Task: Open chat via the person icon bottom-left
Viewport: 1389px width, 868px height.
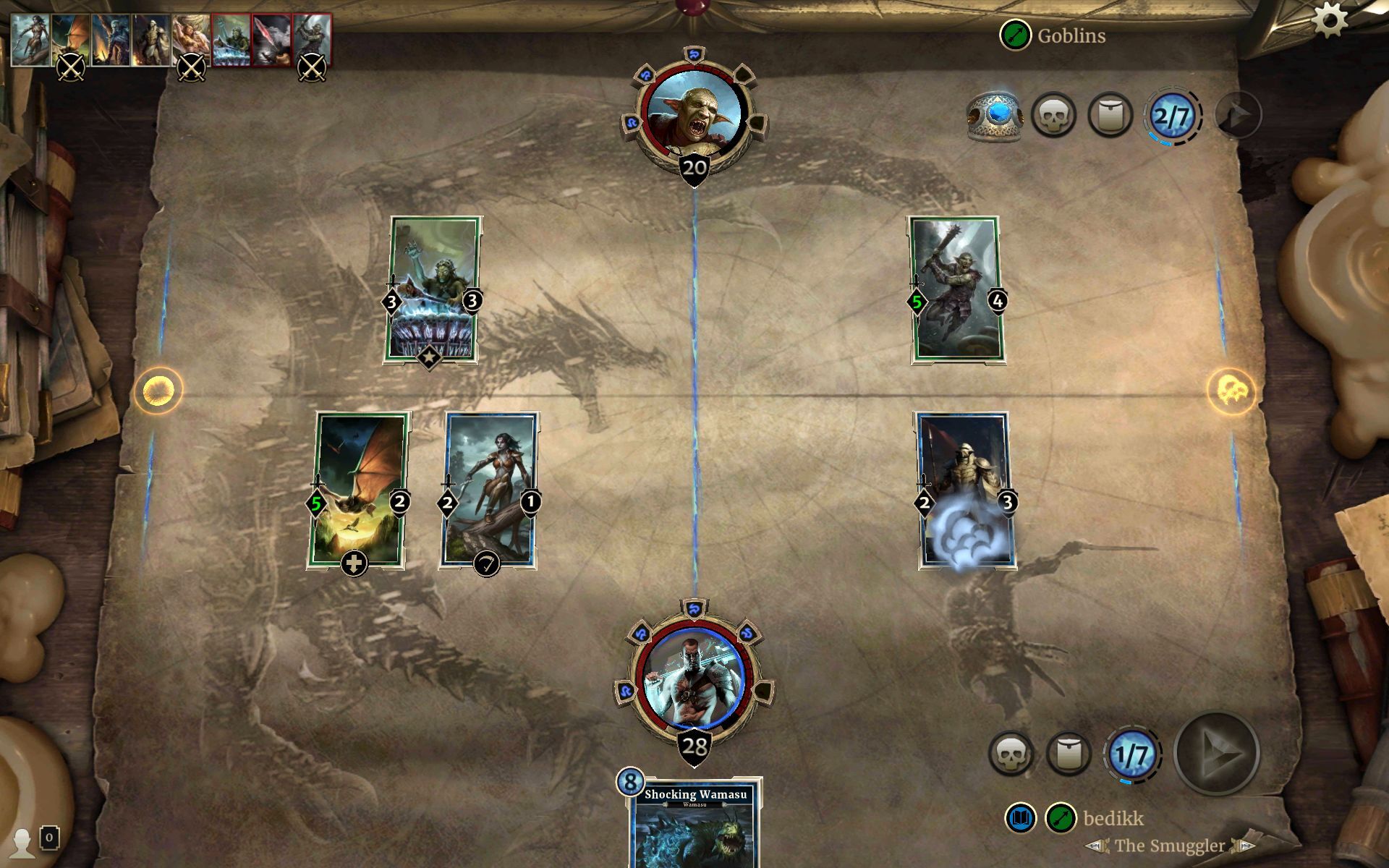Action: coord(24,839)
